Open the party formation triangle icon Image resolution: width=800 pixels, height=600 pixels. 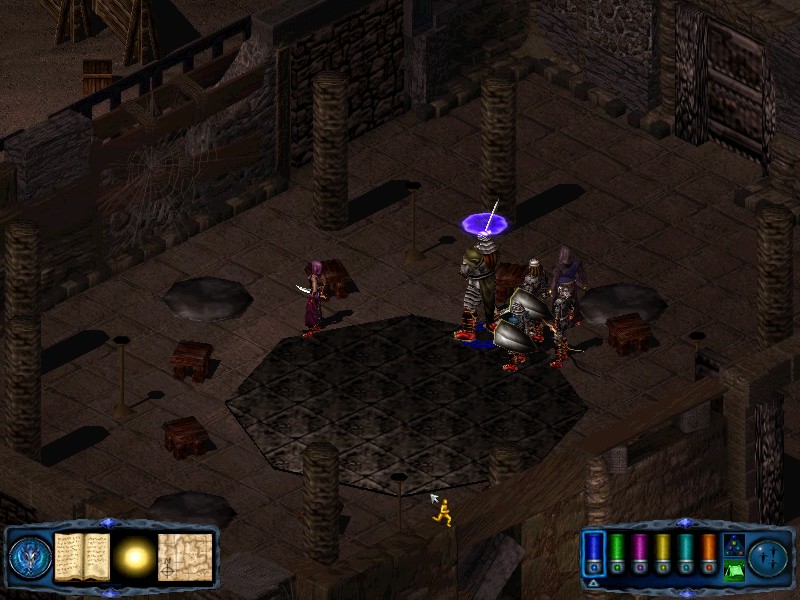pyautogui.click(x=733, y=543)
